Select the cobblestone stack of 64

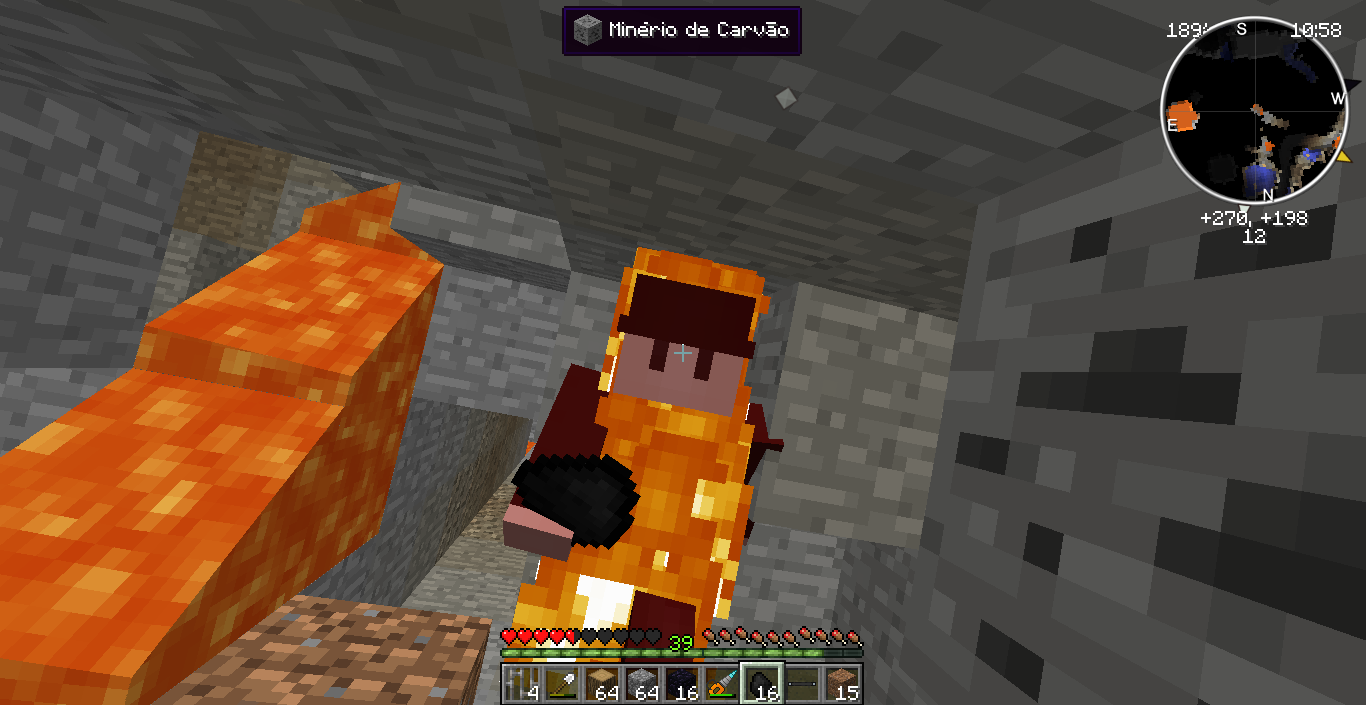point(642,684)
